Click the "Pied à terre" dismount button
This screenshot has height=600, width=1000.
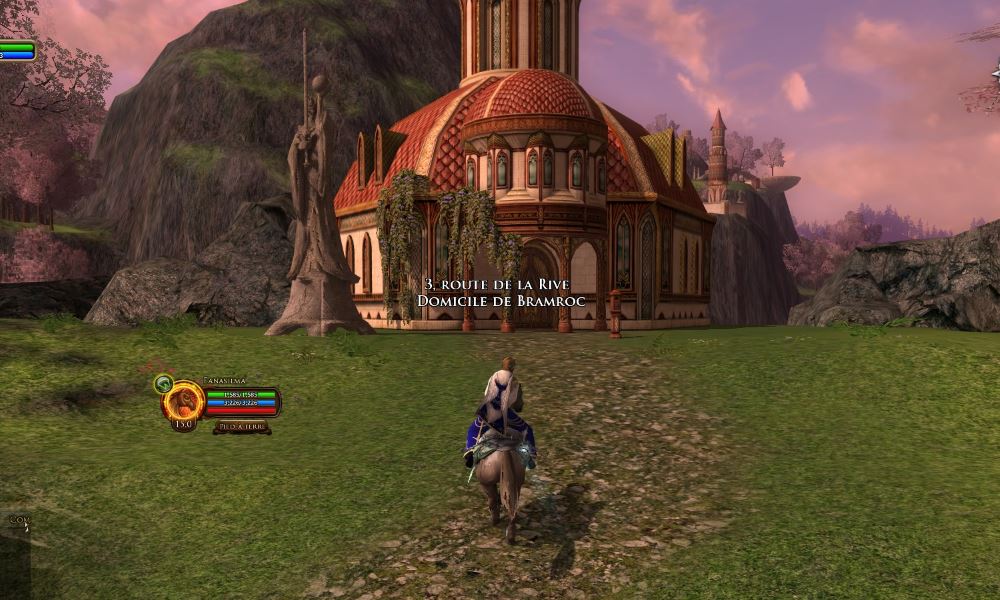point(241,427)
